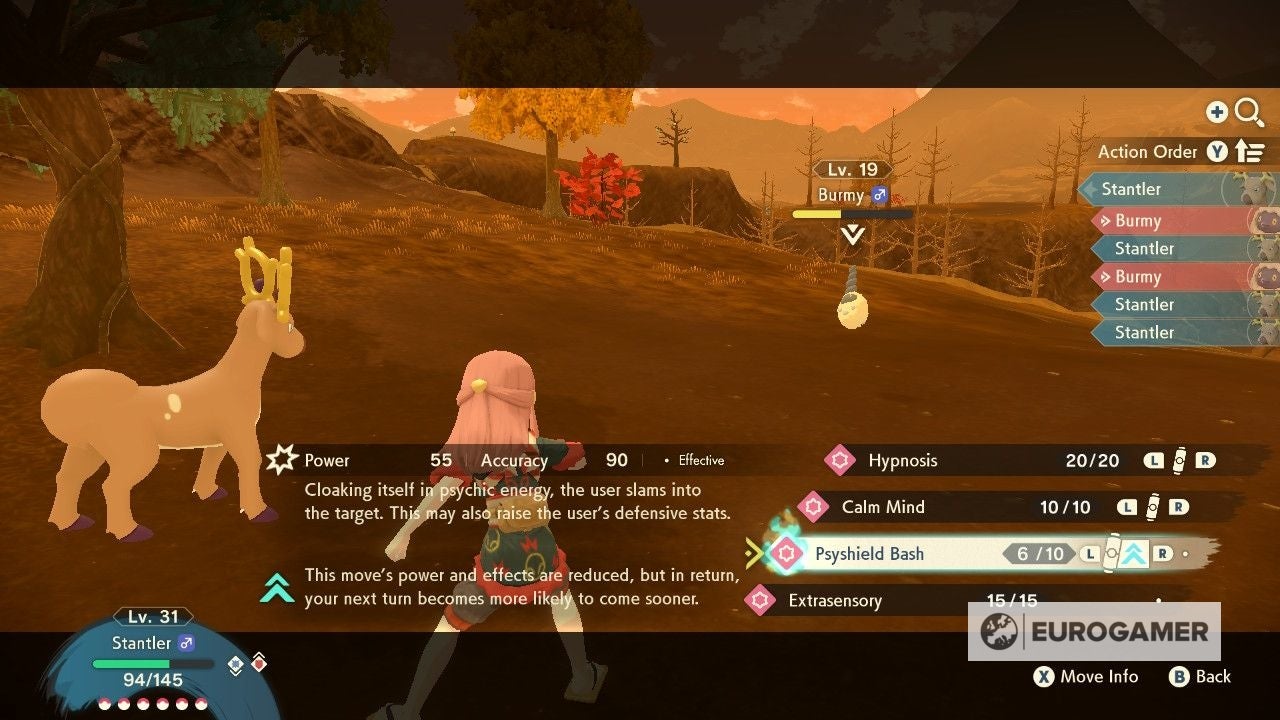Choose the Calm Mind move
This screenshot has height=720, width=1280.
882,507
